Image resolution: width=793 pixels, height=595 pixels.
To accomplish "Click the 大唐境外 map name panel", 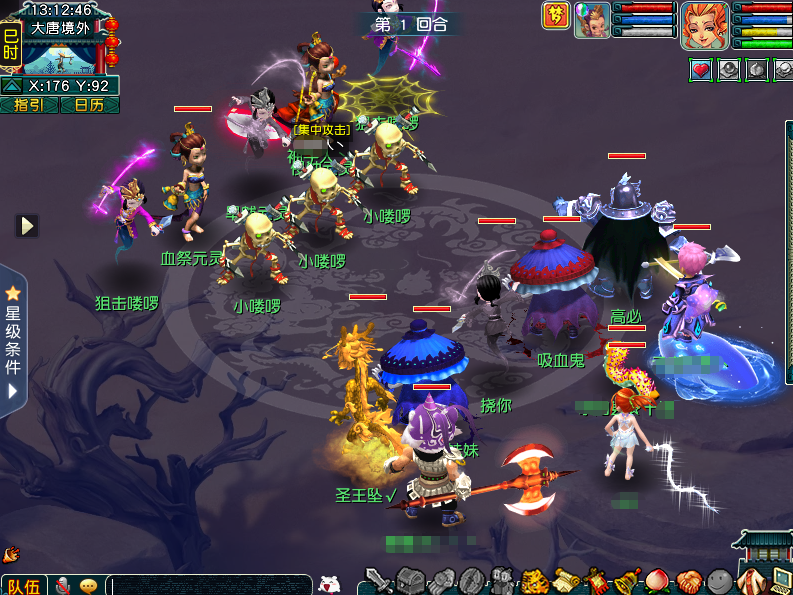I will [x=60, y=28].
